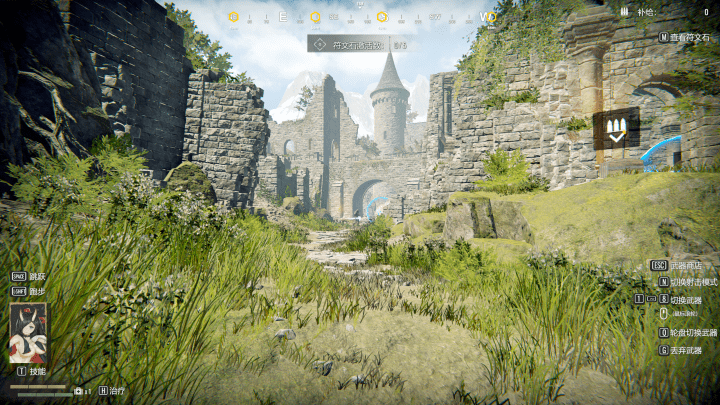
Task: Select the medkit healing item icon
Action: (x=79, y=391)
